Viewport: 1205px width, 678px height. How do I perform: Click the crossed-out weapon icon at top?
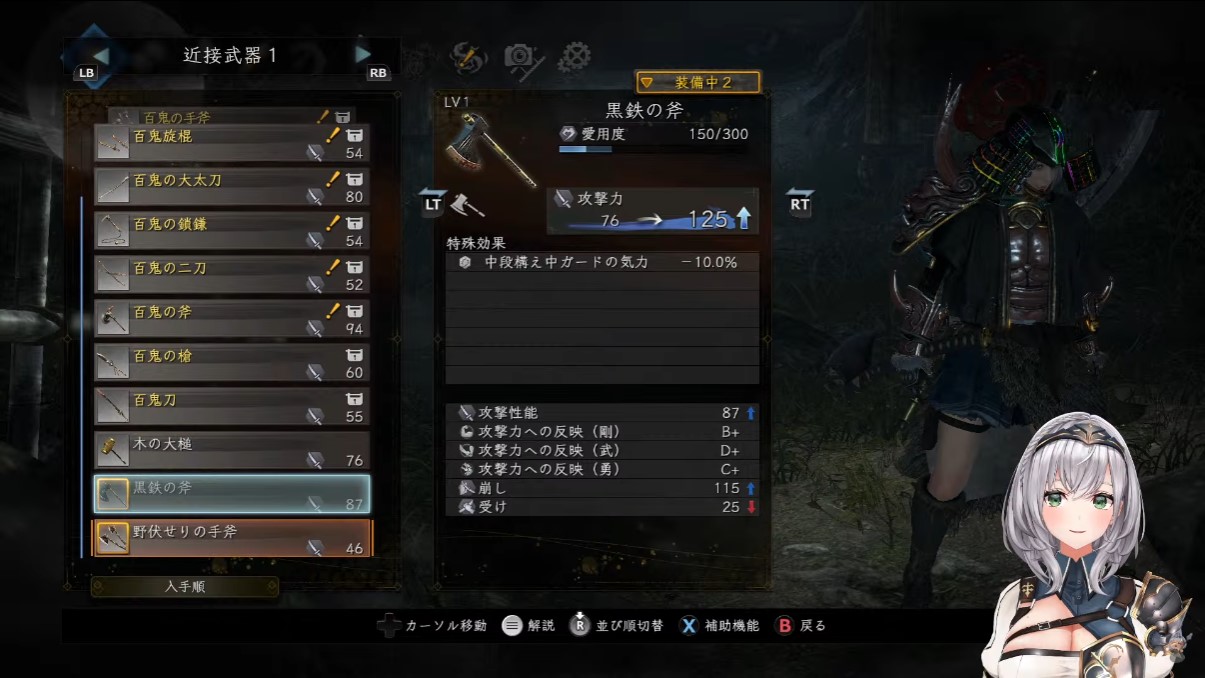[x=467, y=57]
